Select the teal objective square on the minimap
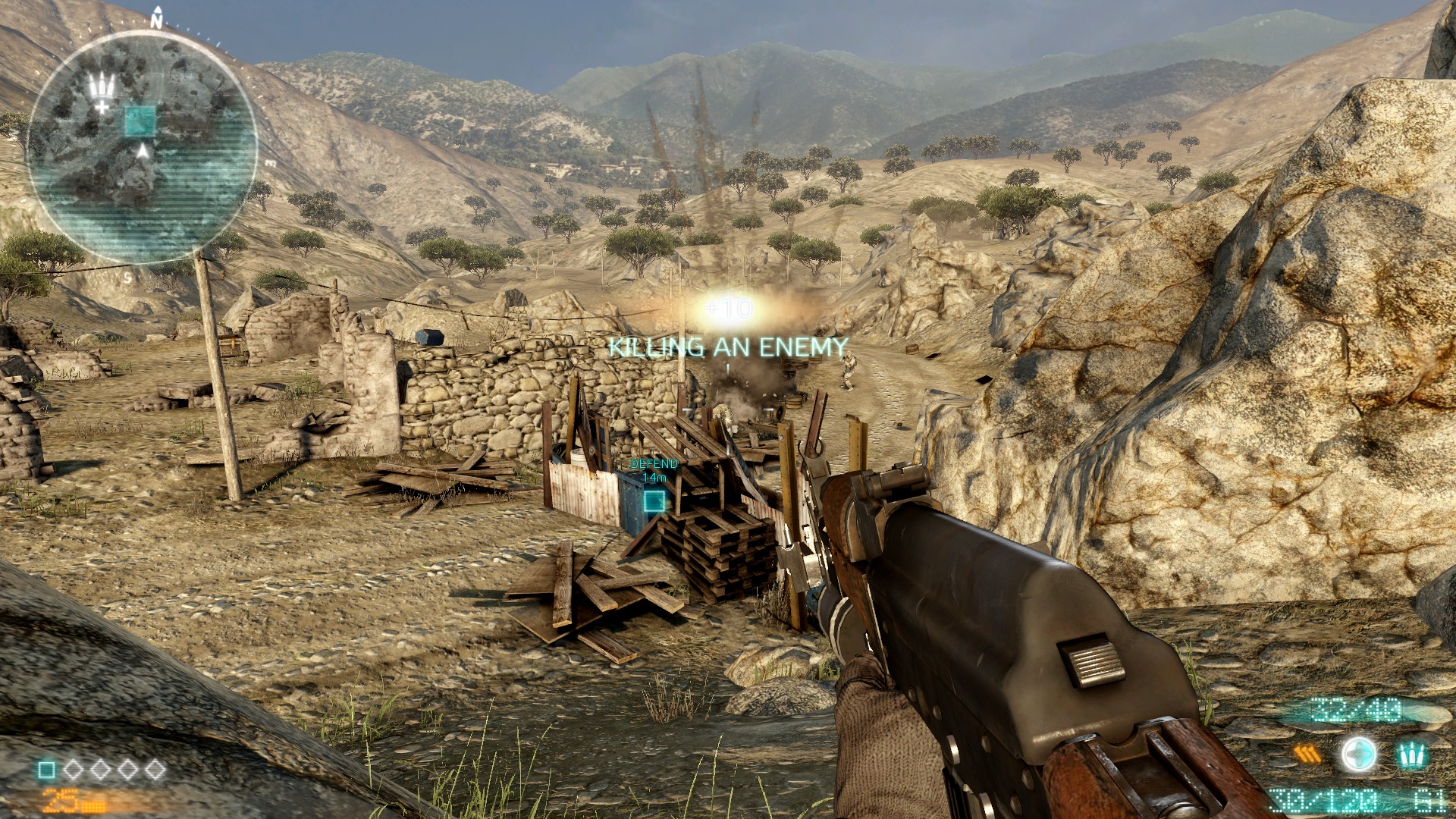 pyautogui.click(x=140, y=121)
